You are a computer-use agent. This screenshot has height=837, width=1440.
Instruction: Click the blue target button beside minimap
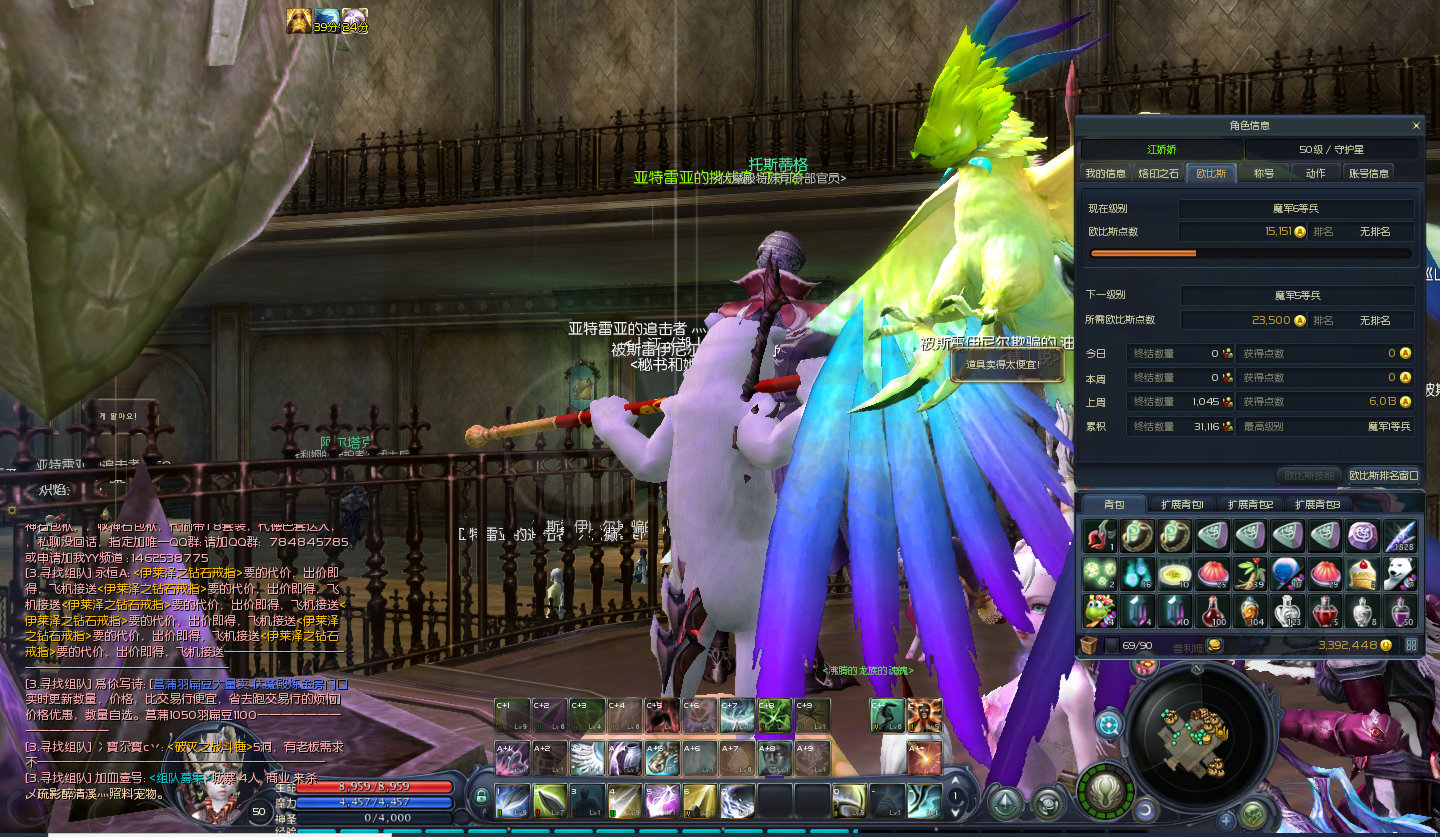point(1108,724)
